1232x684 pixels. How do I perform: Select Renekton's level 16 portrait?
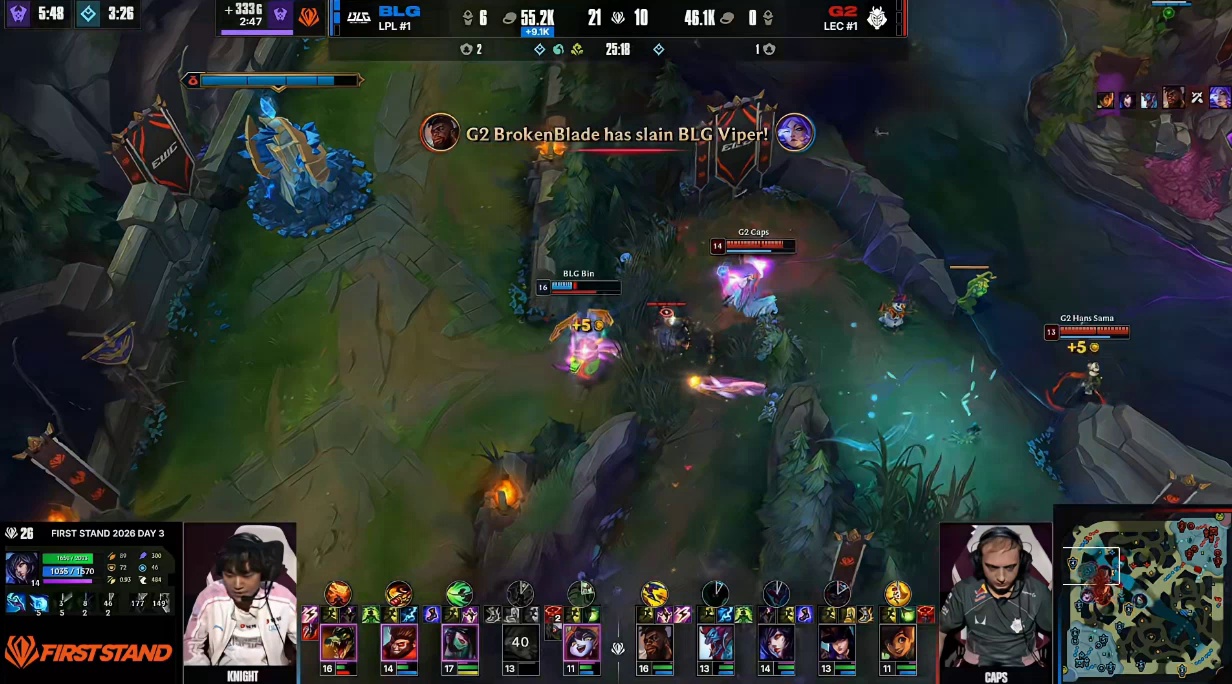(x=338, y=642)
